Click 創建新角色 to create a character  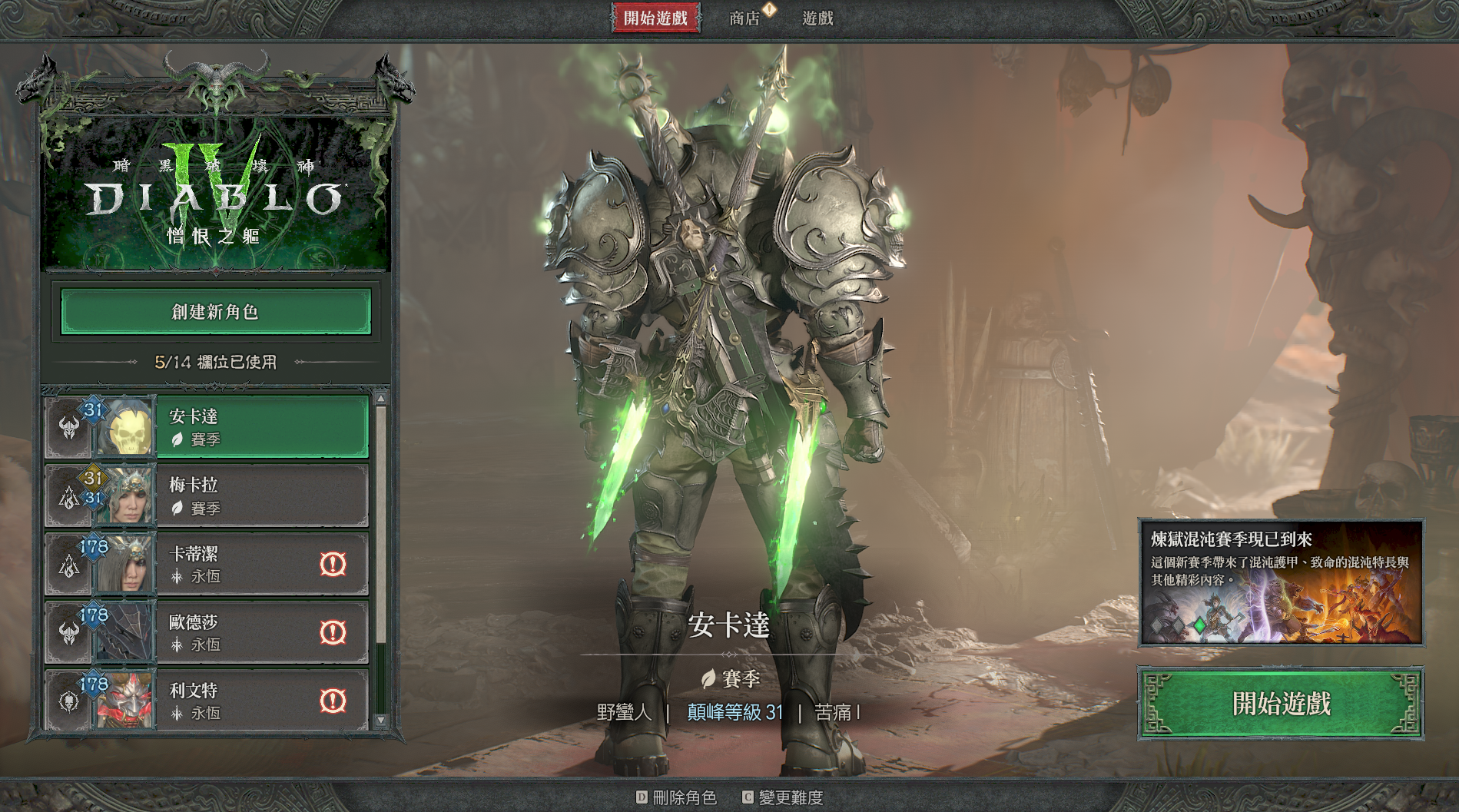[x=216, y=312]
